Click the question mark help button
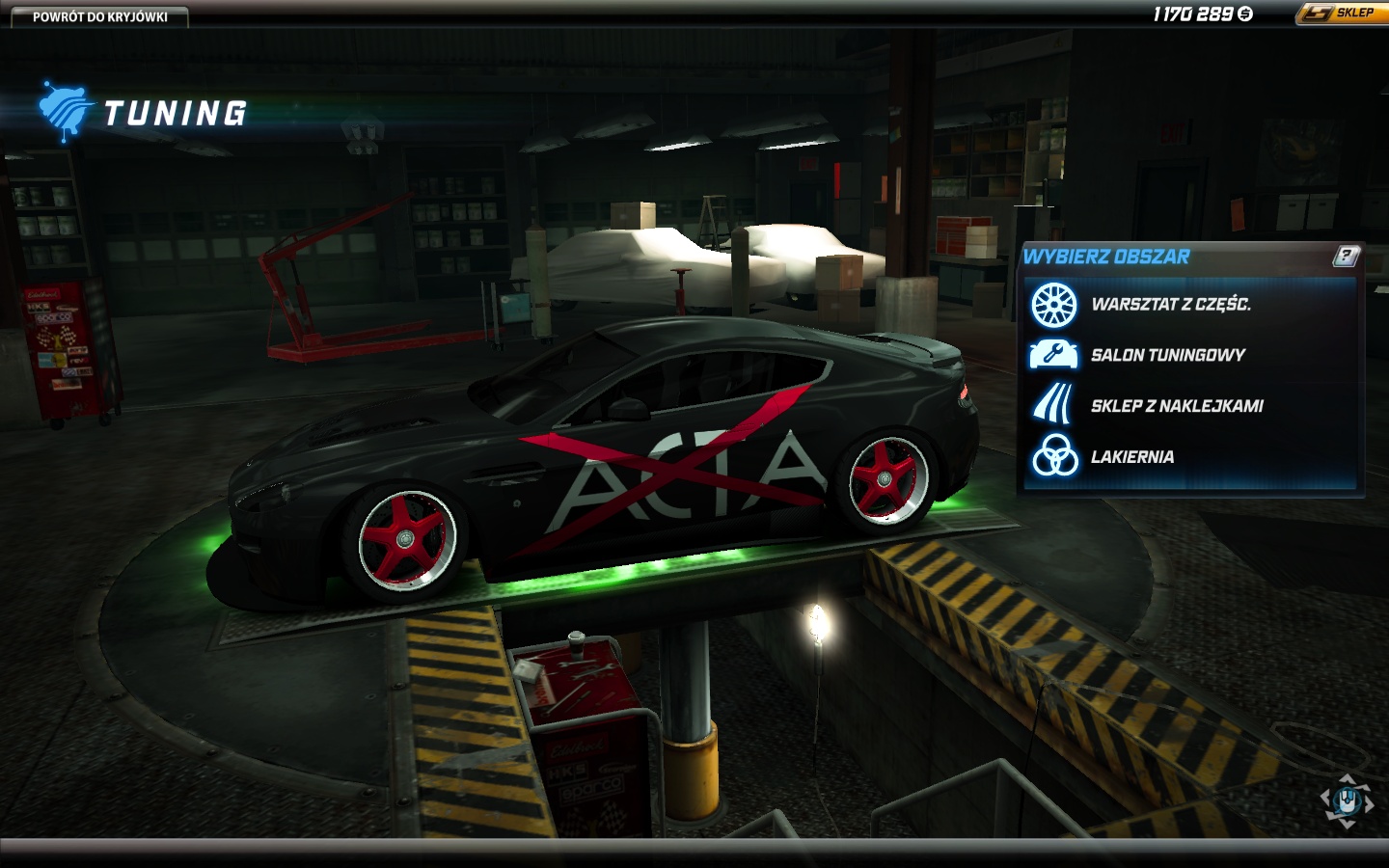 coord(1345,256)
